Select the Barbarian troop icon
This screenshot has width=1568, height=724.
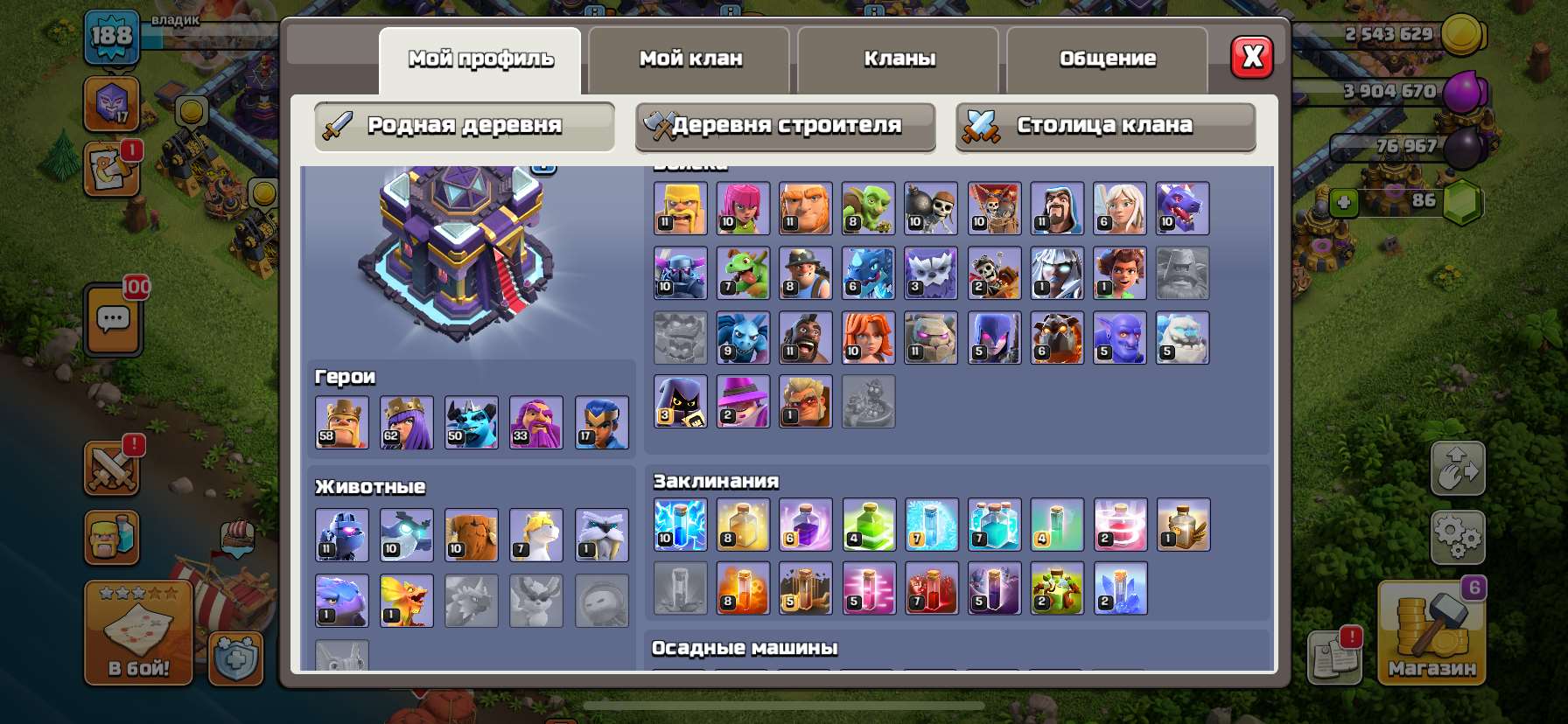pyautogui.click(x=680, y=207)
